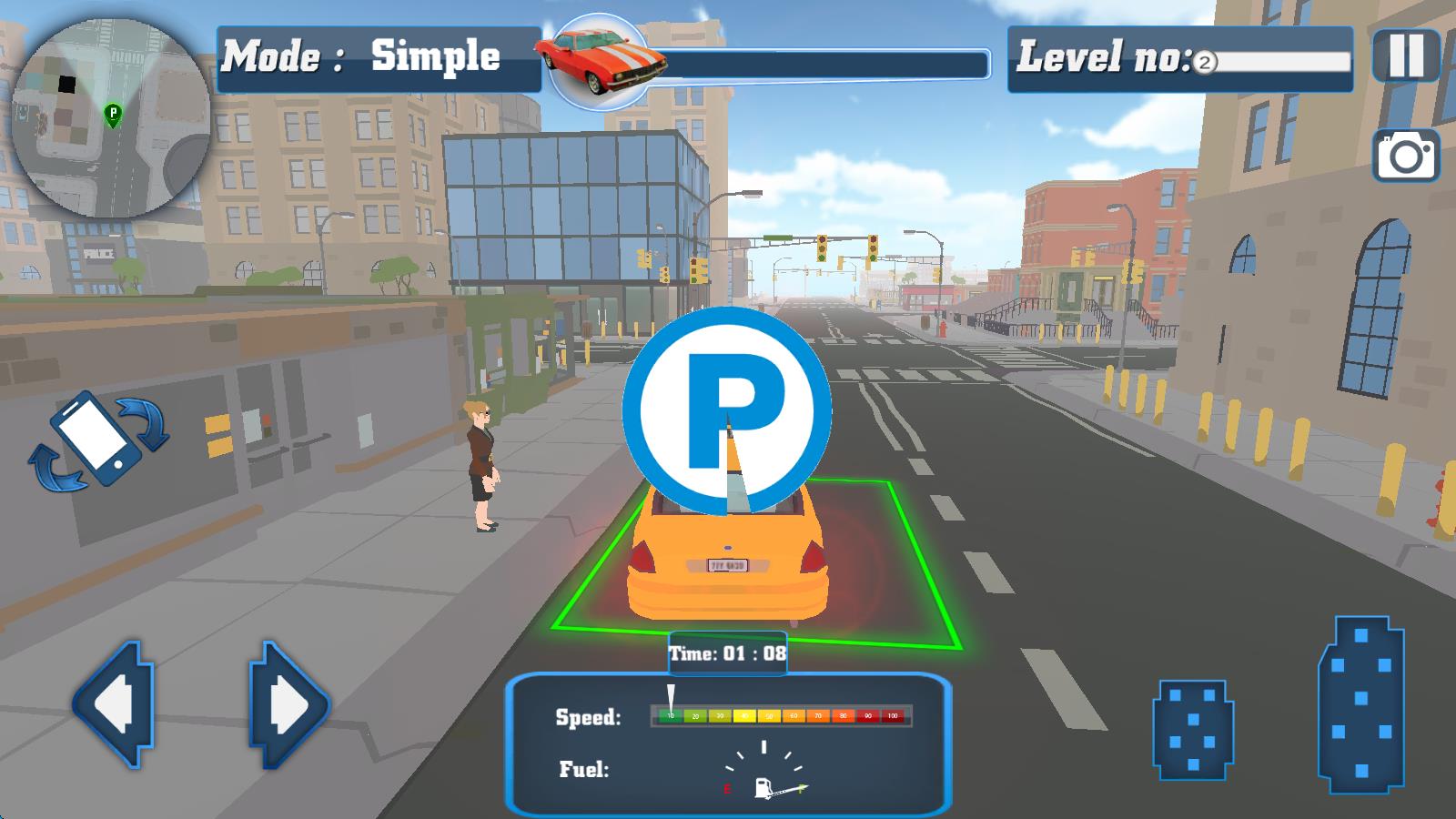Tap the camera view button
The height and width of the screenshot is (819, 1456).
point(1406,156)
